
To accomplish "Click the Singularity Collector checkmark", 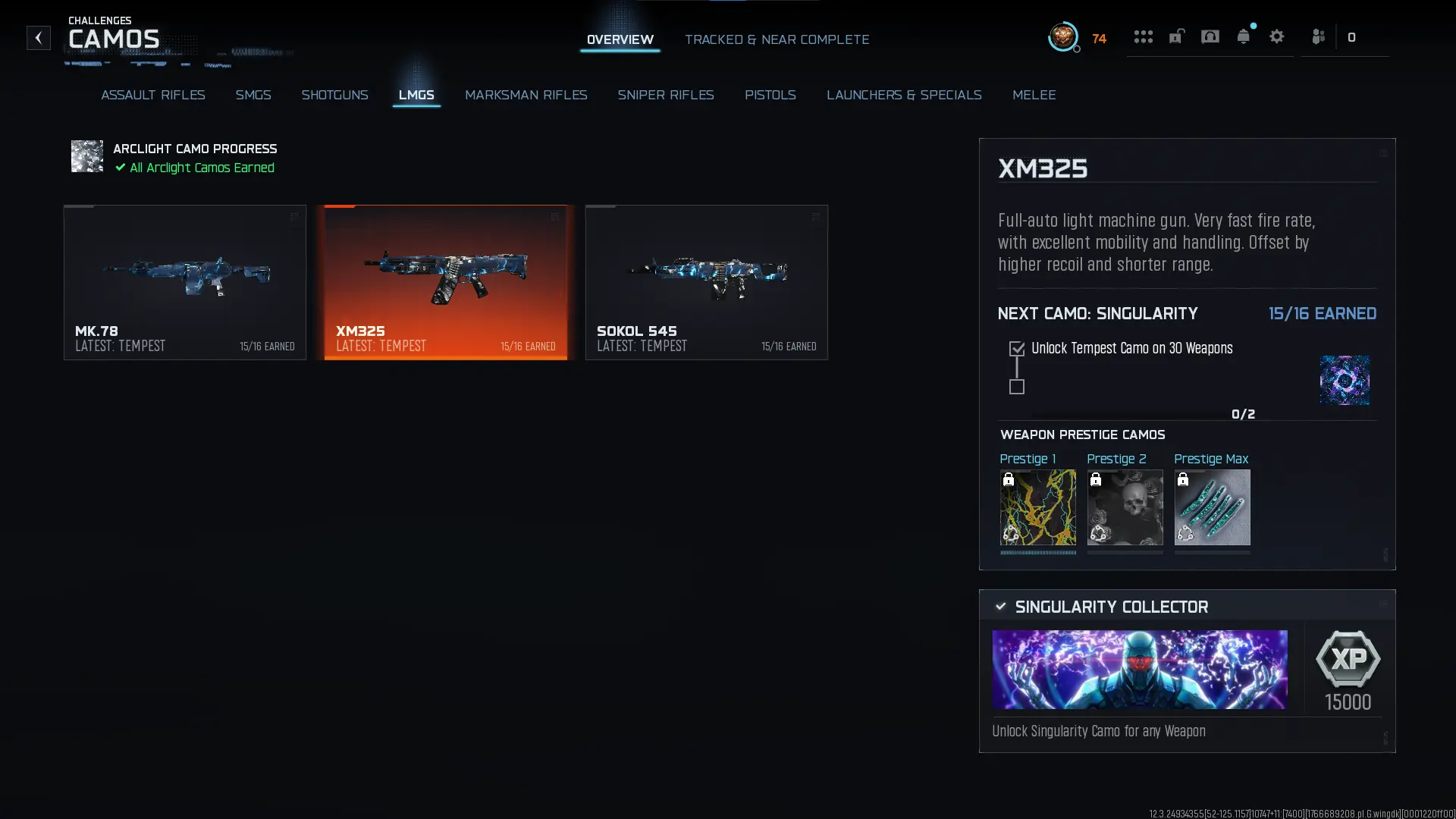I will pos(1000,606).
